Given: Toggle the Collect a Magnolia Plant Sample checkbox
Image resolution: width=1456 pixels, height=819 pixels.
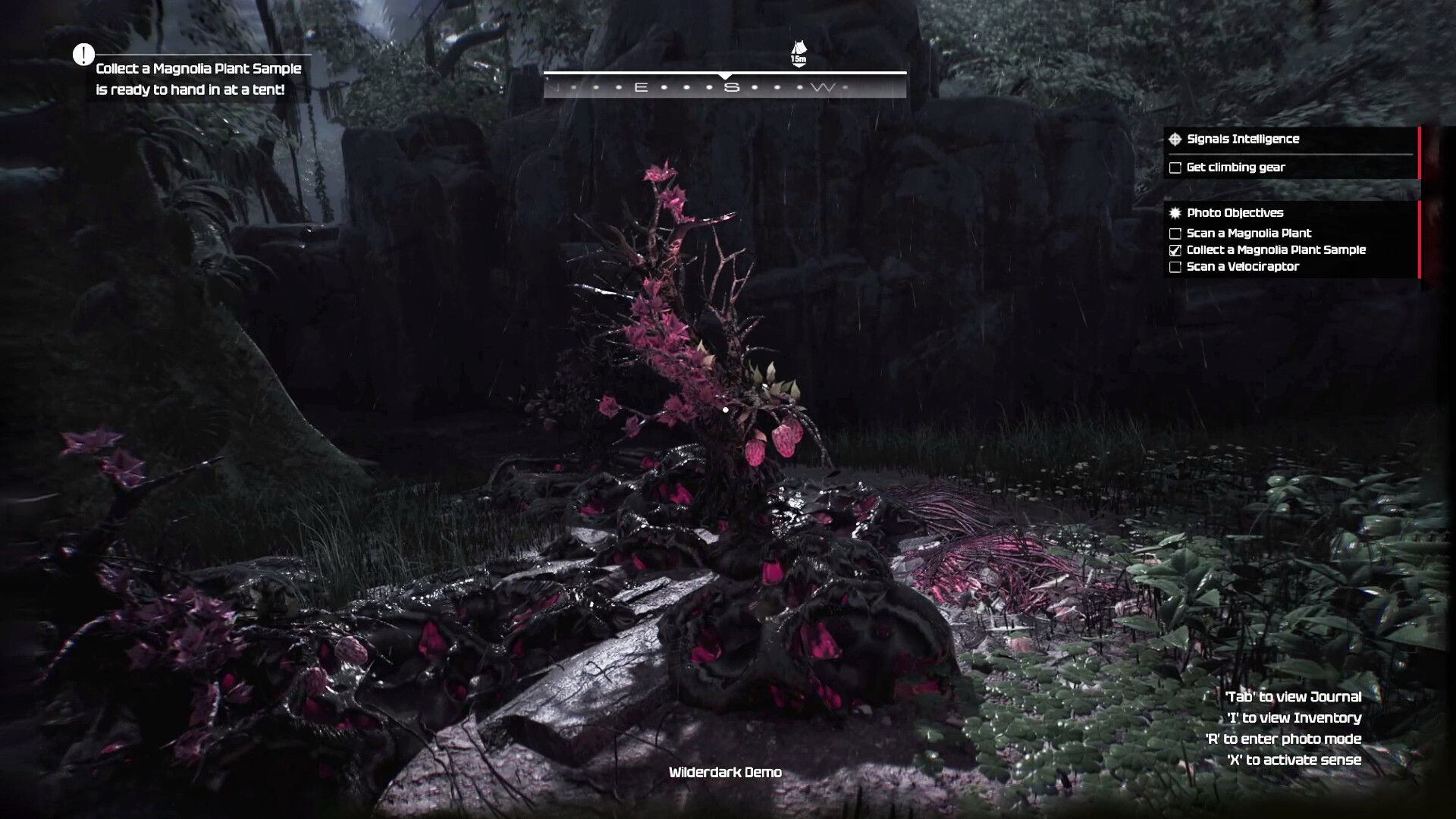Looking at the screenshot, I should 1175,250.
